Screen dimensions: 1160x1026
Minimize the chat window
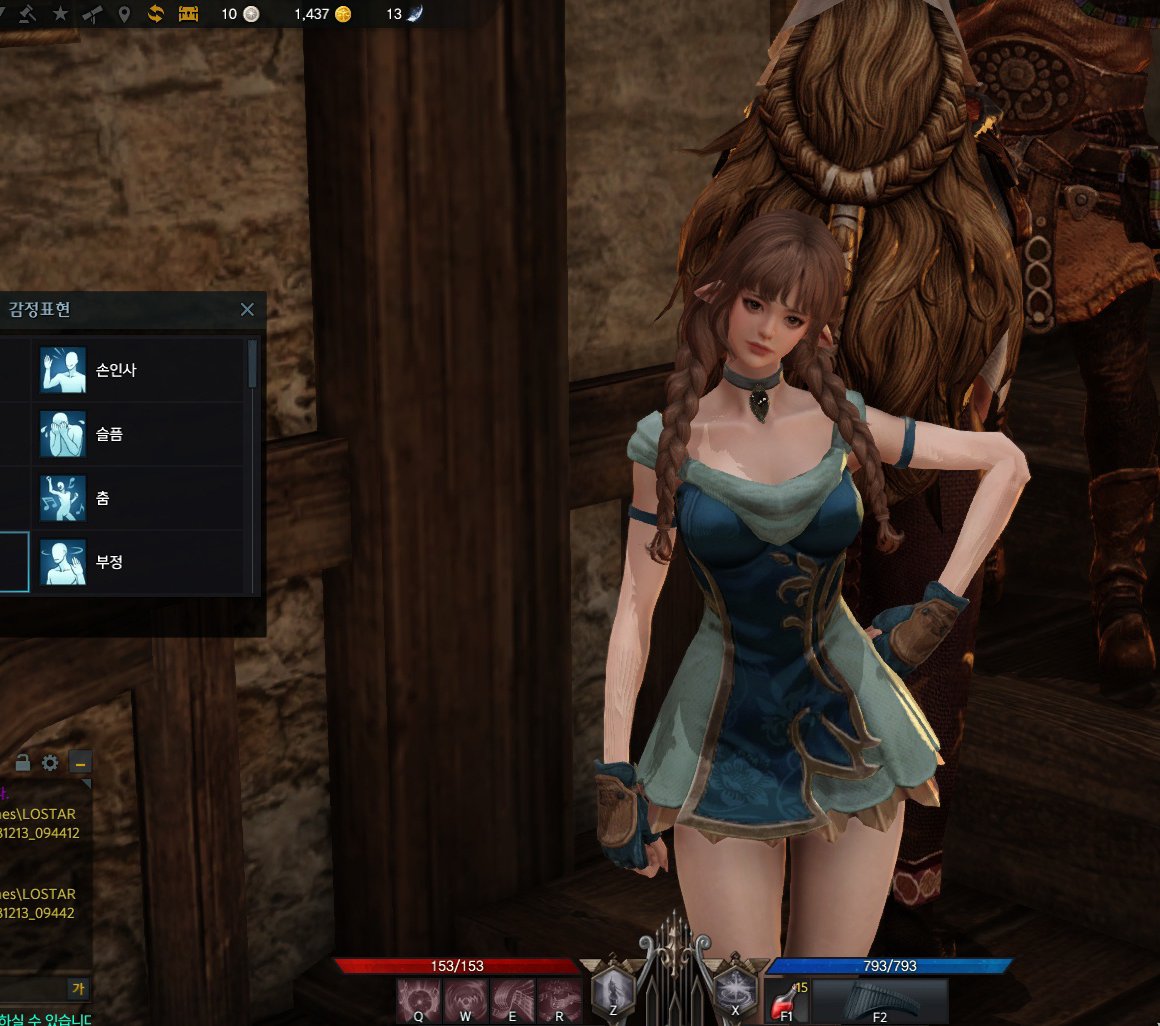point(80,763)
